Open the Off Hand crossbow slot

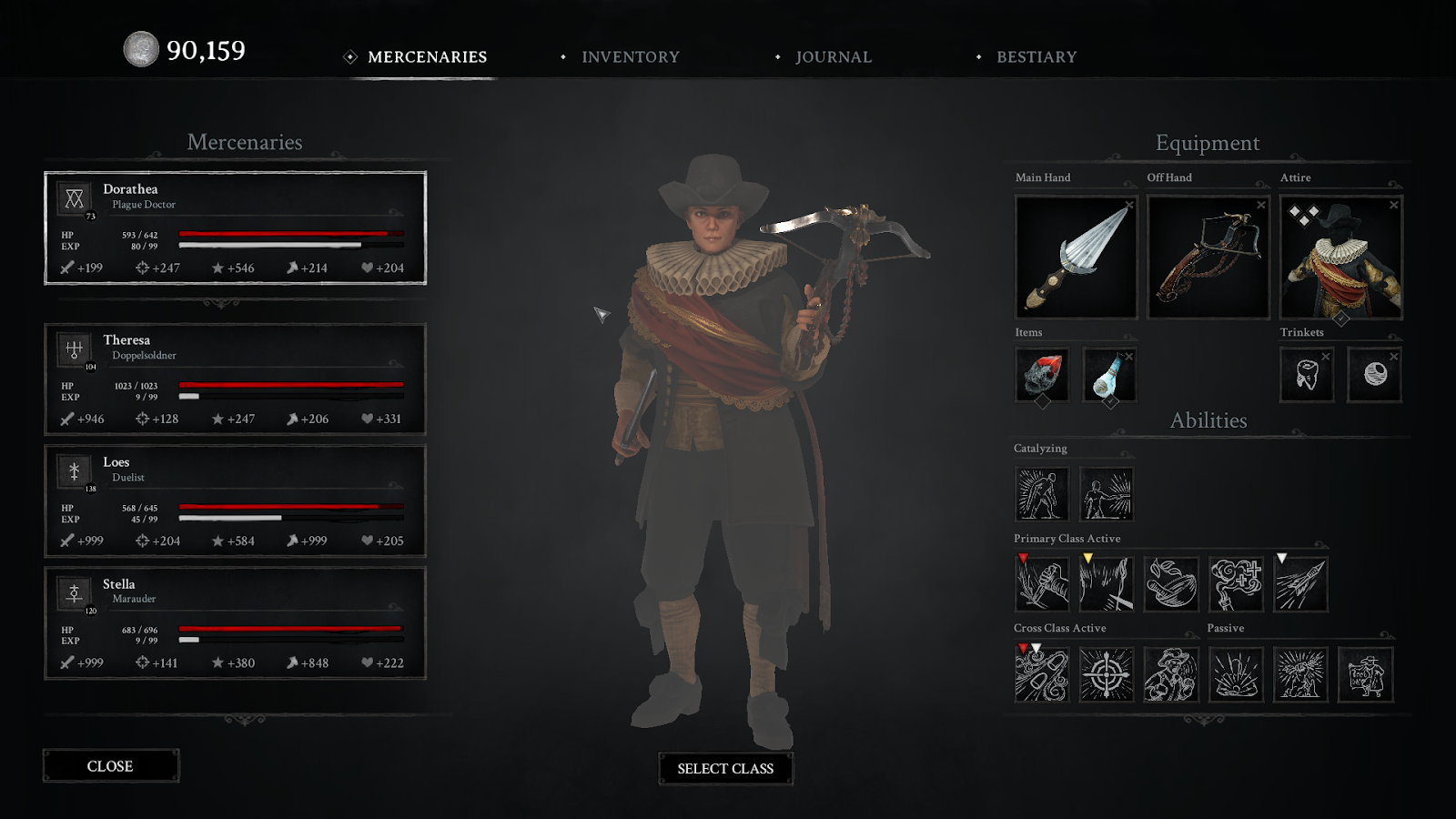[x=1208, y=258]
